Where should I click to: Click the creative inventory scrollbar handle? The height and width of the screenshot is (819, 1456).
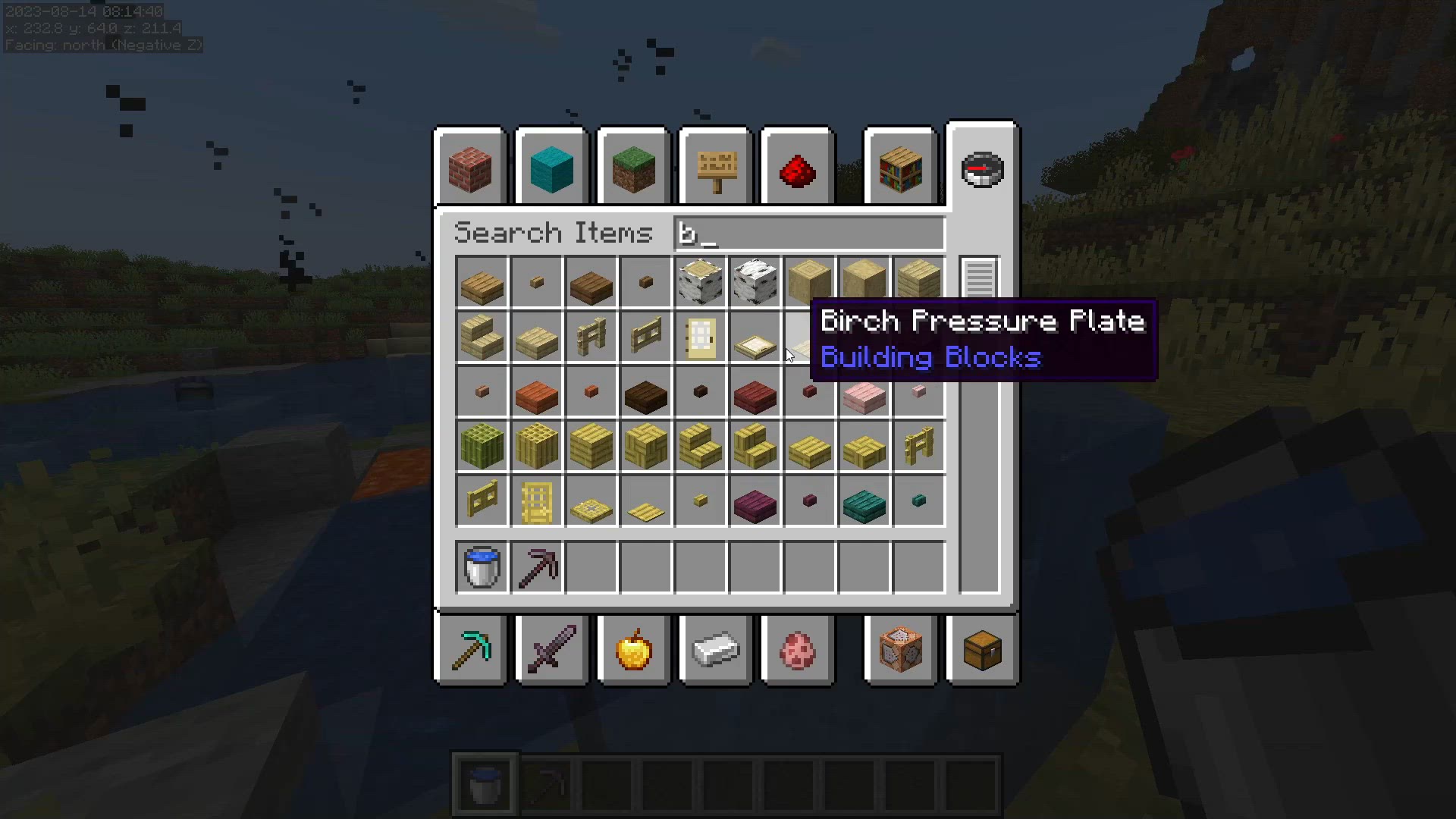coord(980,278)
